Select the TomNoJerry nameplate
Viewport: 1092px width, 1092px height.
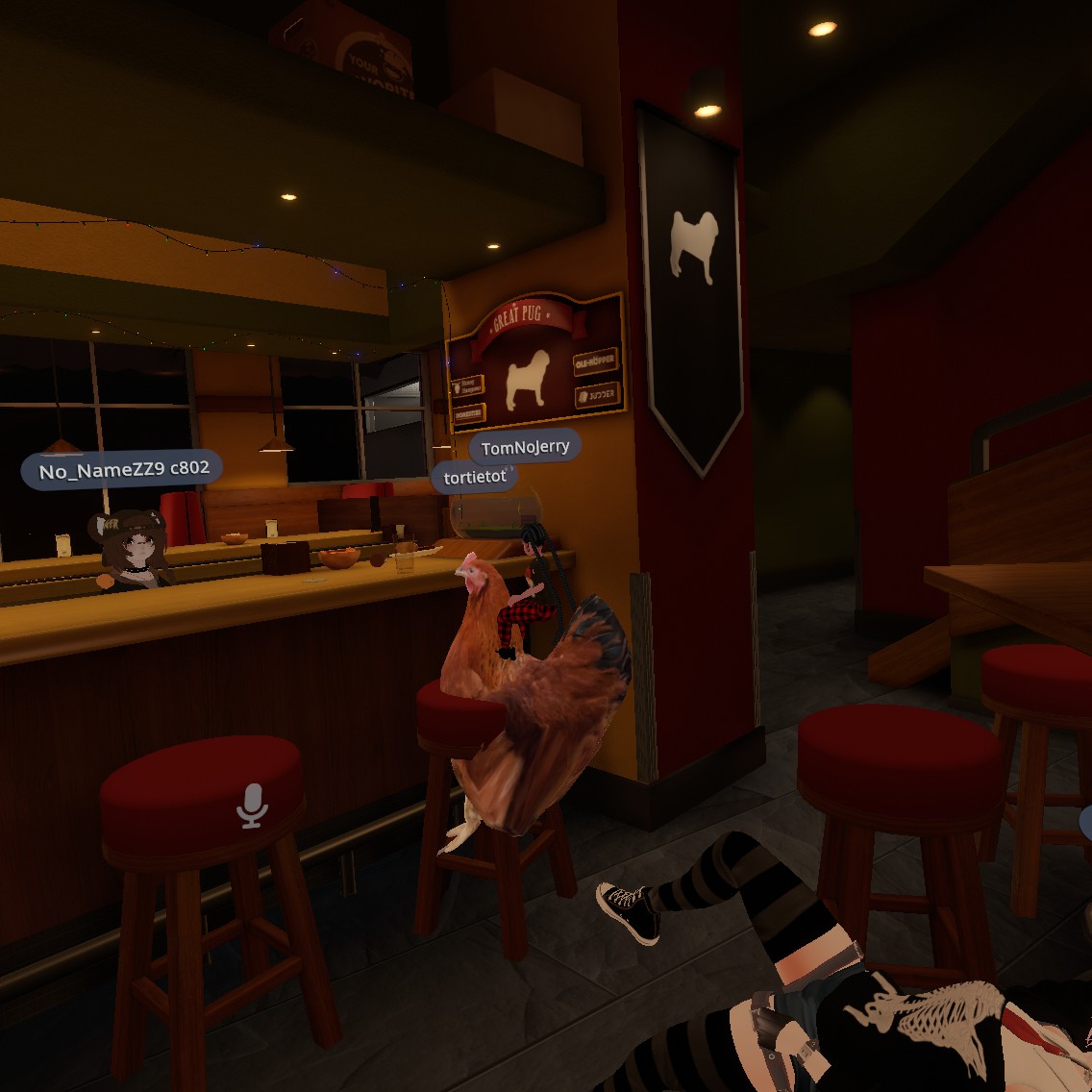[525, 447]
